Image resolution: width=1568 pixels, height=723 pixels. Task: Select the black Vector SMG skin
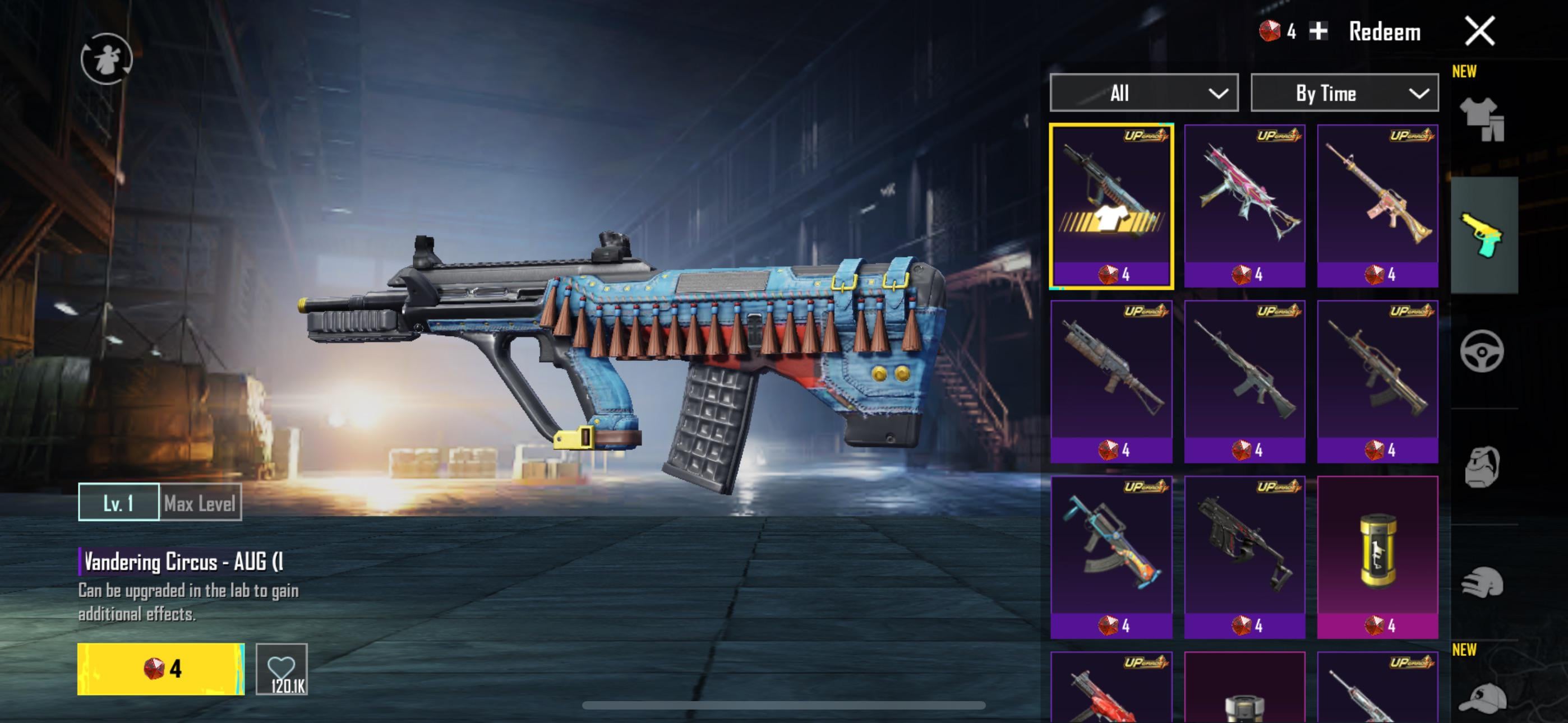pyautogui.click(x=1245, y=557)
